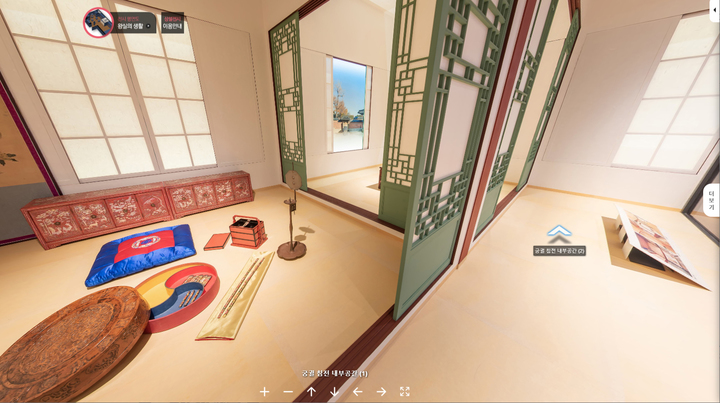Rotate view left with left arrow
This screenshot has width=720, height=403.
tap(357, 392)
